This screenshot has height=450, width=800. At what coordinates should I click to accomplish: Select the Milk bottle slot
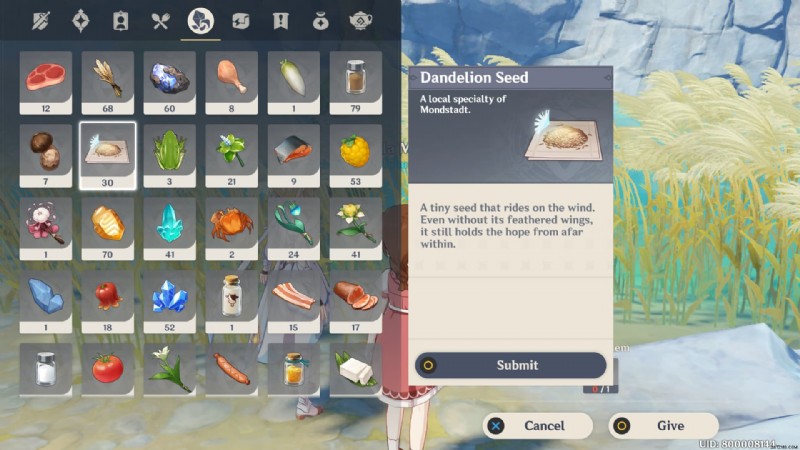click(231, 296)
